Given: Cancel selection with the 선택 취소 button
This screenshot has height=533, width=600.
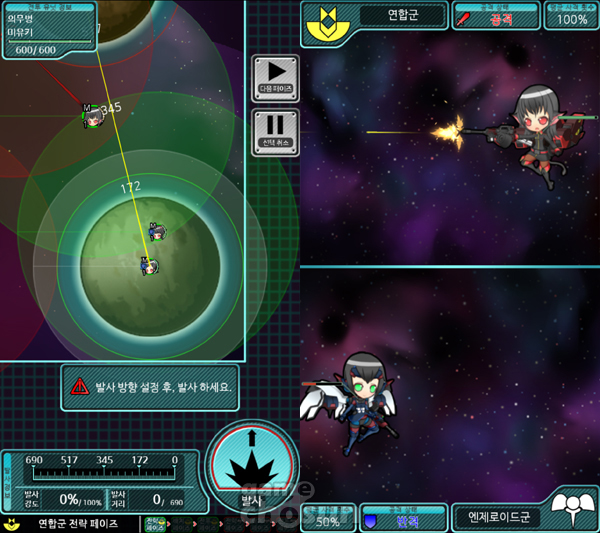Looking at the screenshot, I should (x=274, y=131).
